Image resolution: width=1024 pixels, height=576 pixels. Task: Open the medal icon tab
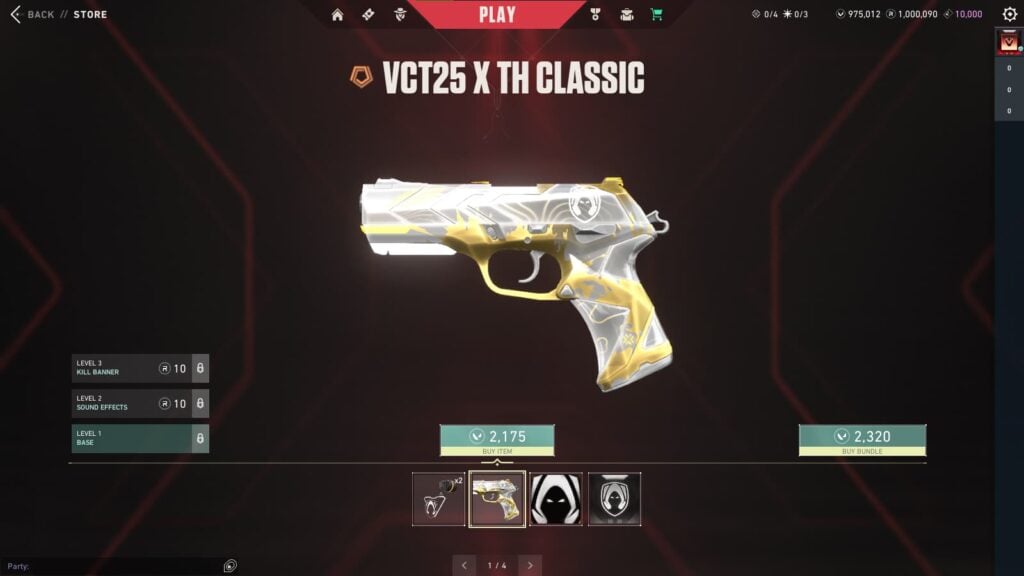pos(595,14)
